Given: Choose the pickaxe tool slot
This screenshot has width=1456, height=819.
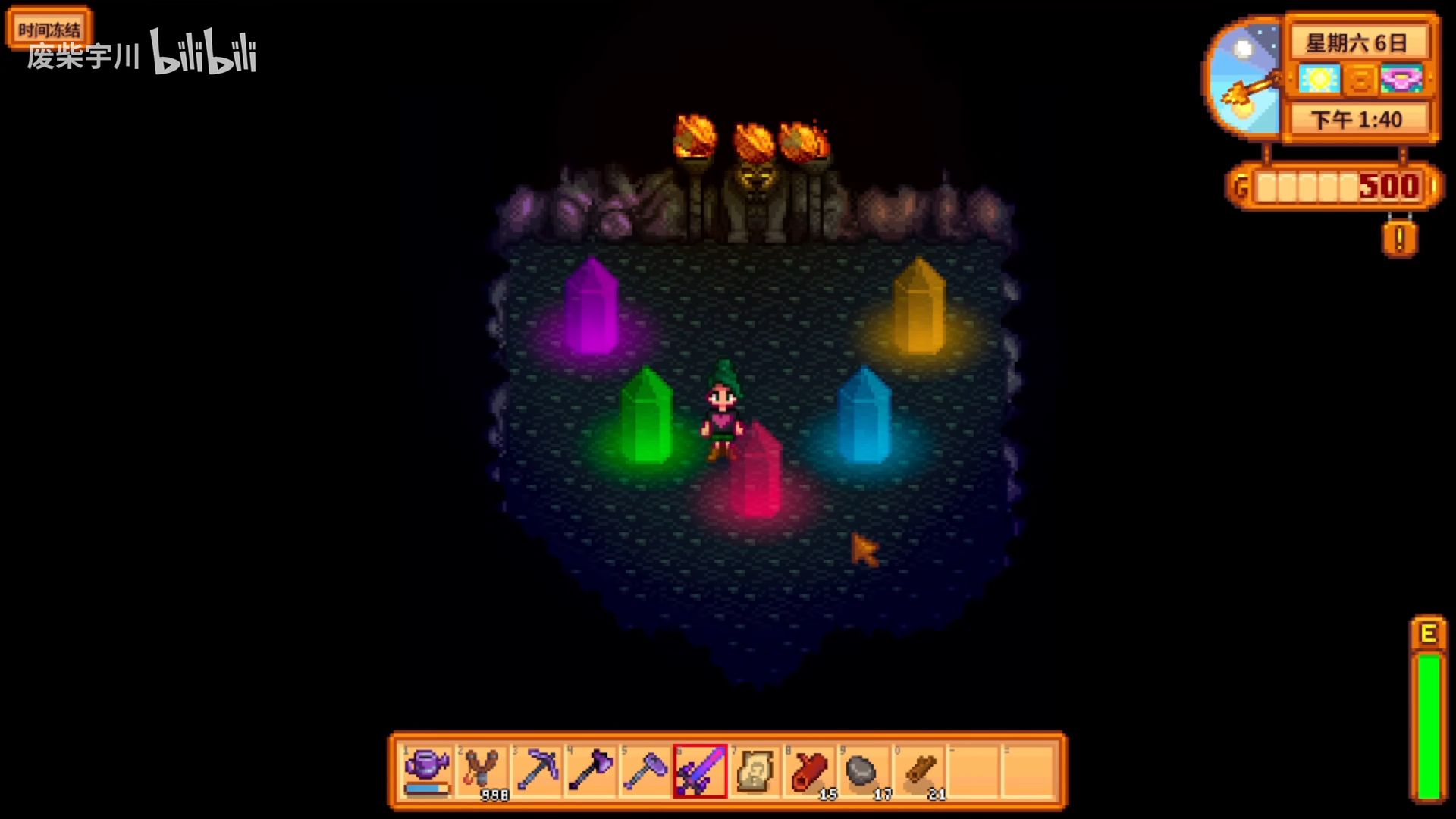Looking at the screenshot, I should pyautogui.click(x=536, y=770).
